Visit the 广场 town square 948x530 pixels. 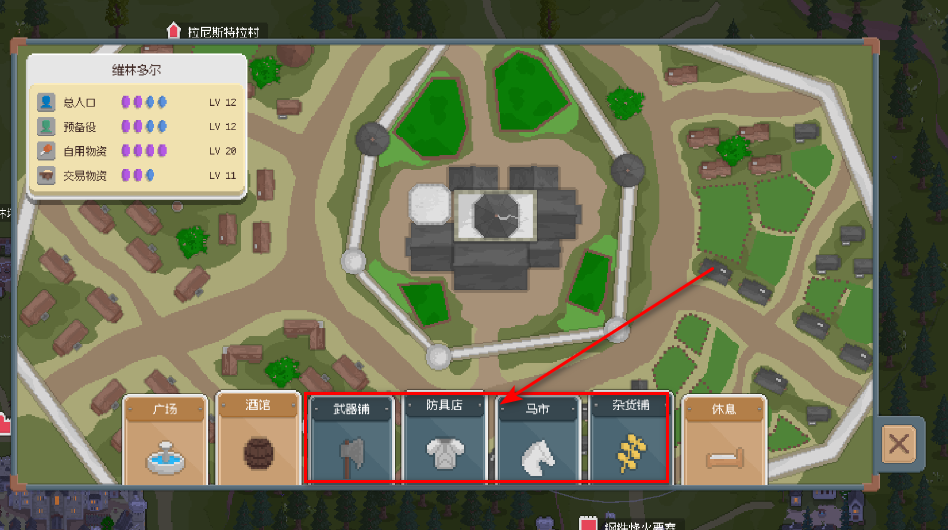166,440
